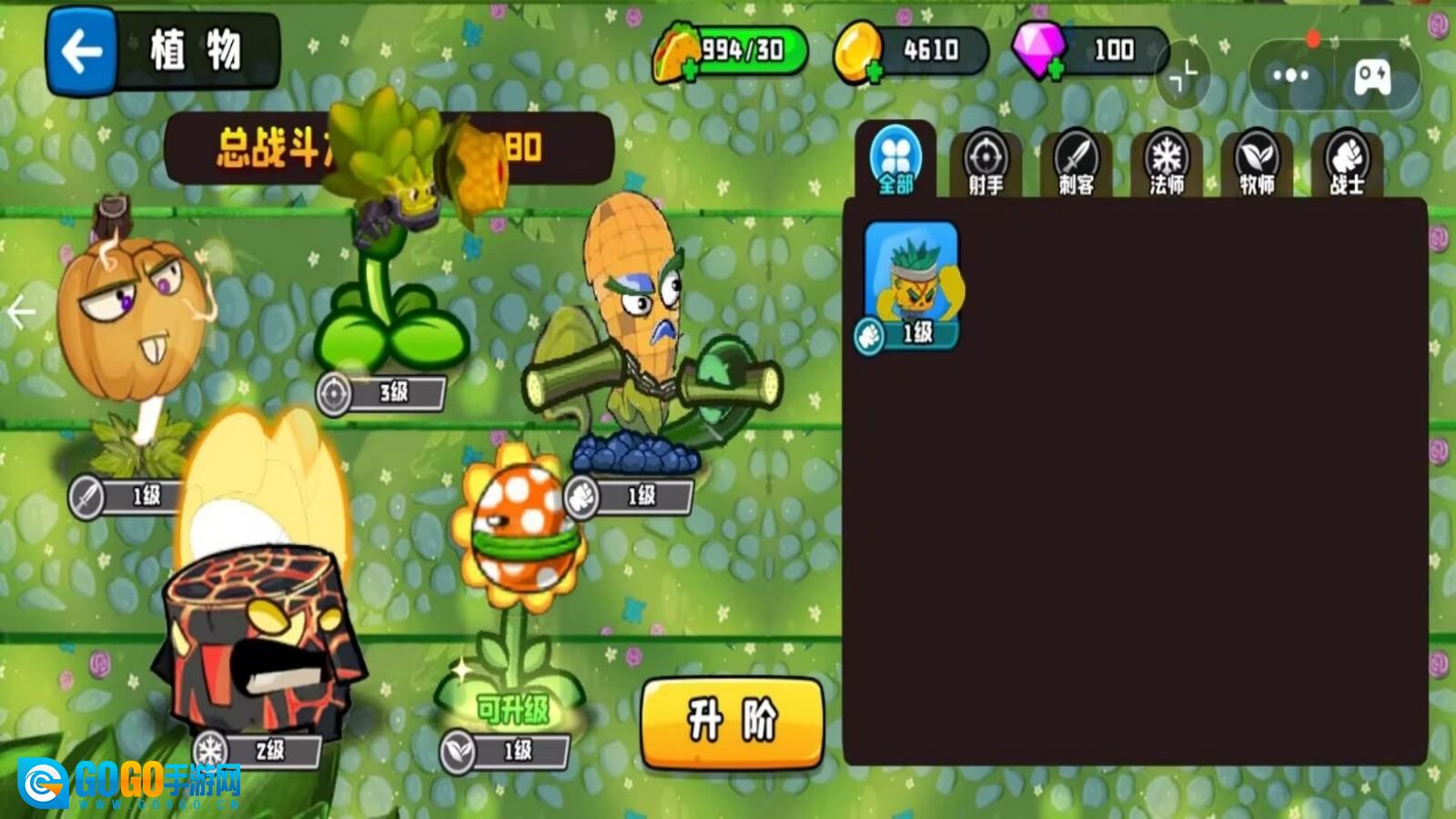Screen dimensions: 1456x819
Task: Buy more pink gems
Action: 1055,69
